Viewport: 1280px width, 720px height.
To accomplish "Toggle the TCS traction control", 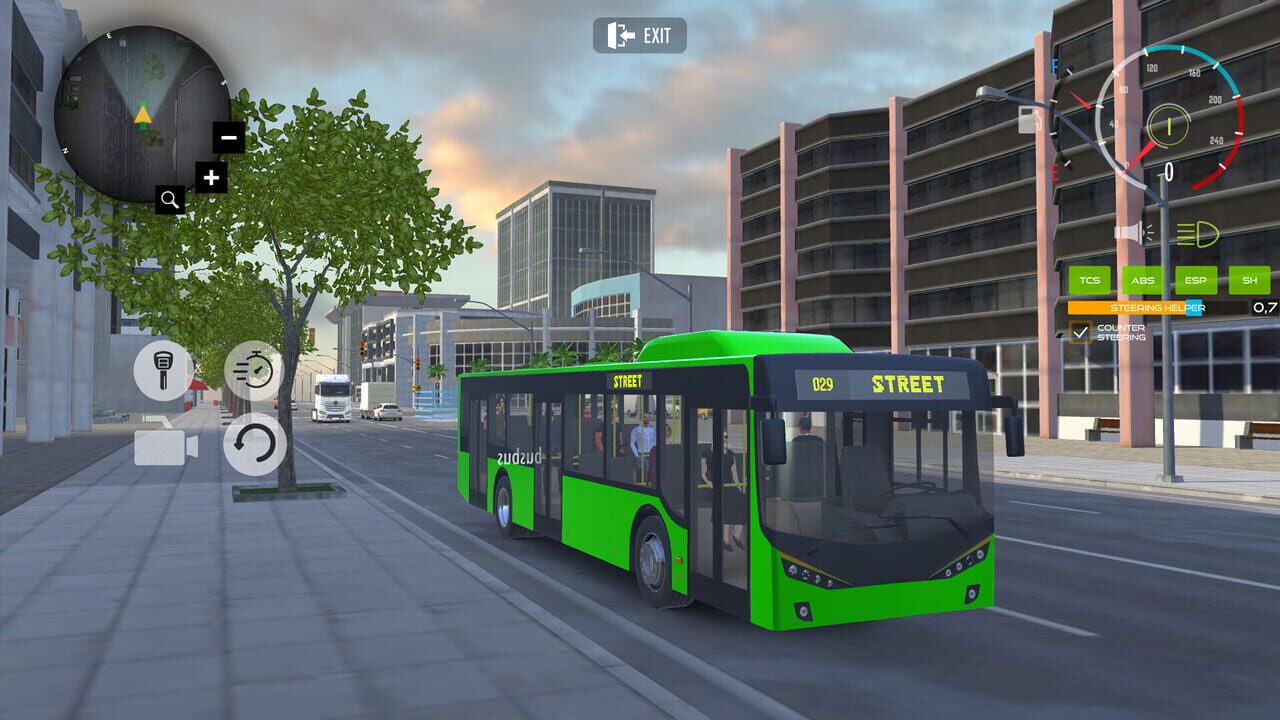I will (1090, 280).
